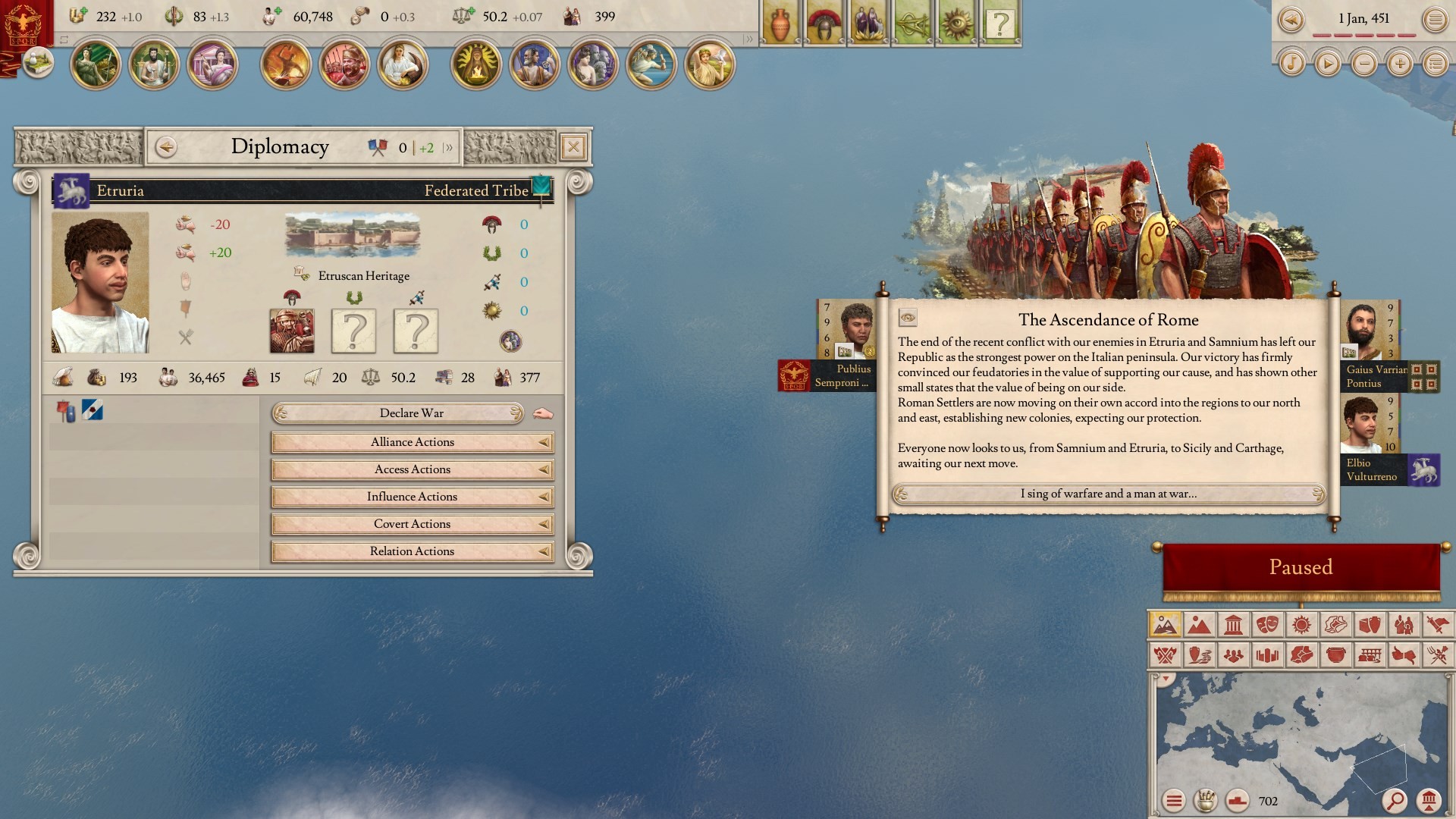Click the Paused banner to unpause

(1301, 567)
